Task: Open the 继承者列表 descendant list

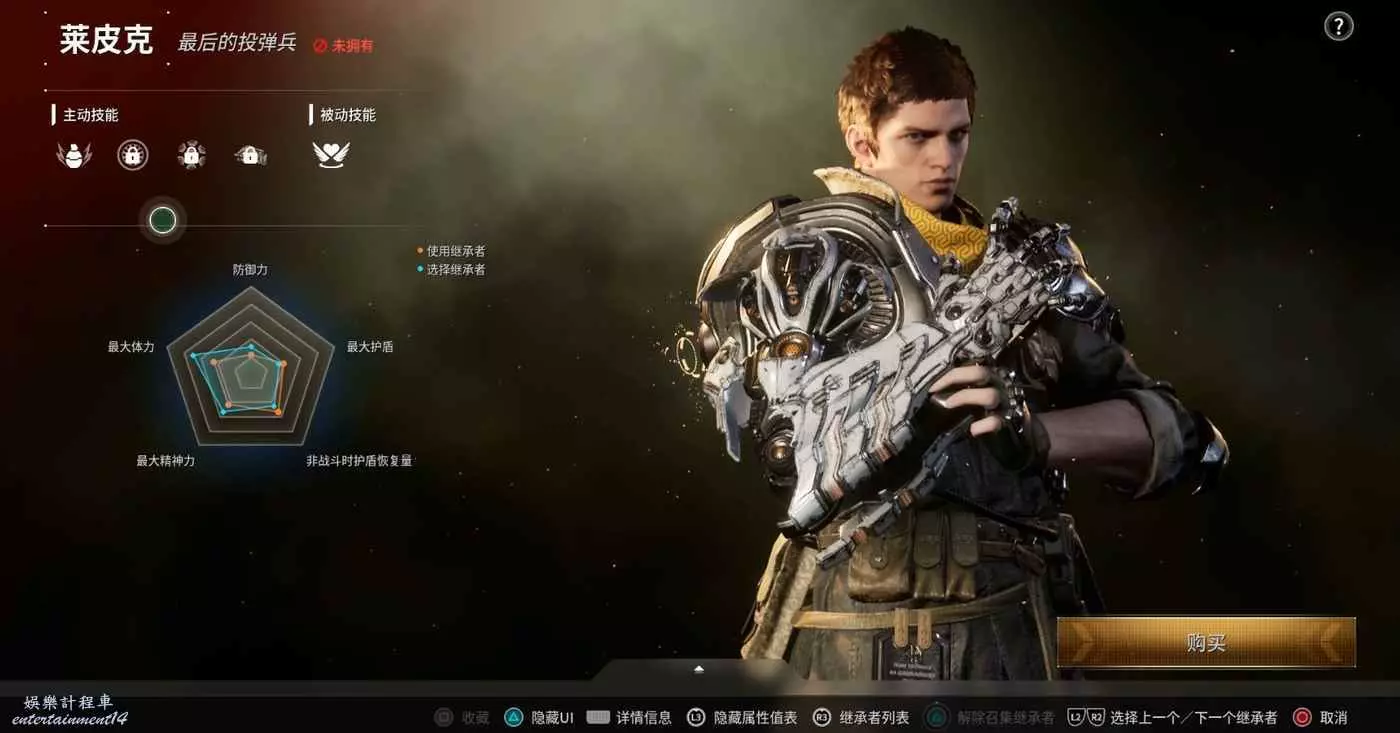Action: (x=862, y=717)
